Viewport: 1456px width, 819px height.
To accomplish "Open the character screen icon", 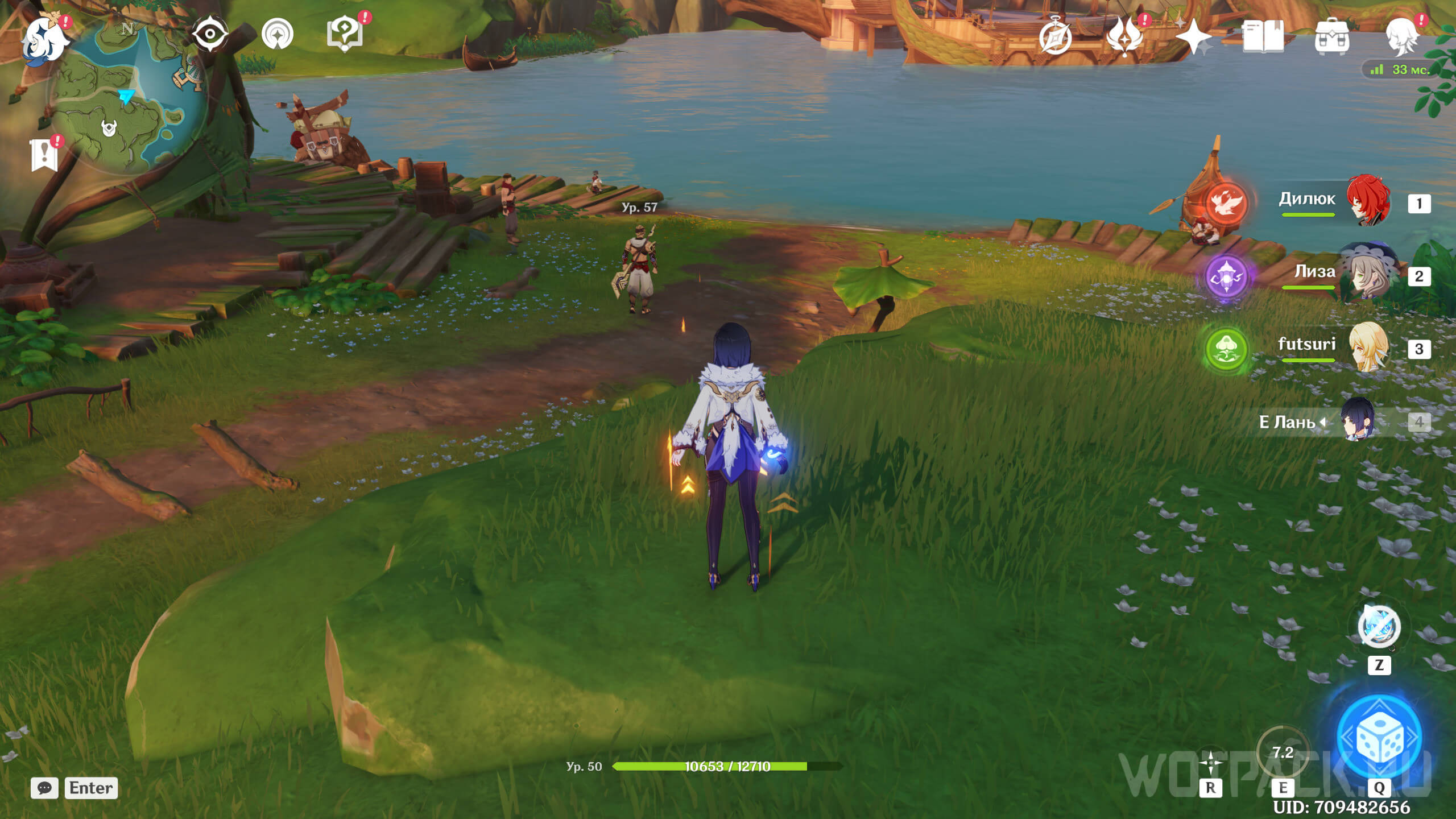I will click(x=1401, y=37).
